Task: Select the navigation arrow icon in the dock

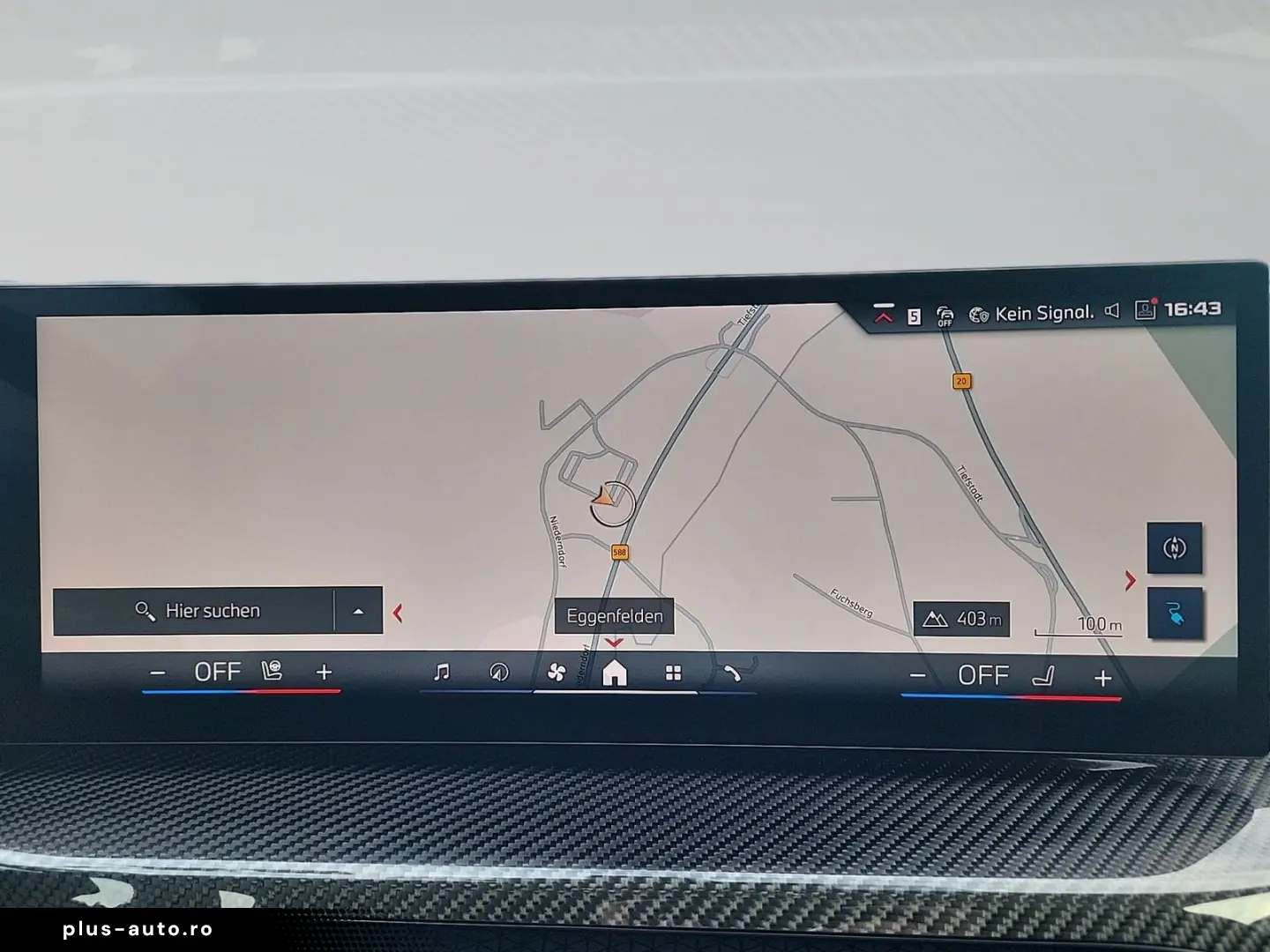Action: point(500,672)
